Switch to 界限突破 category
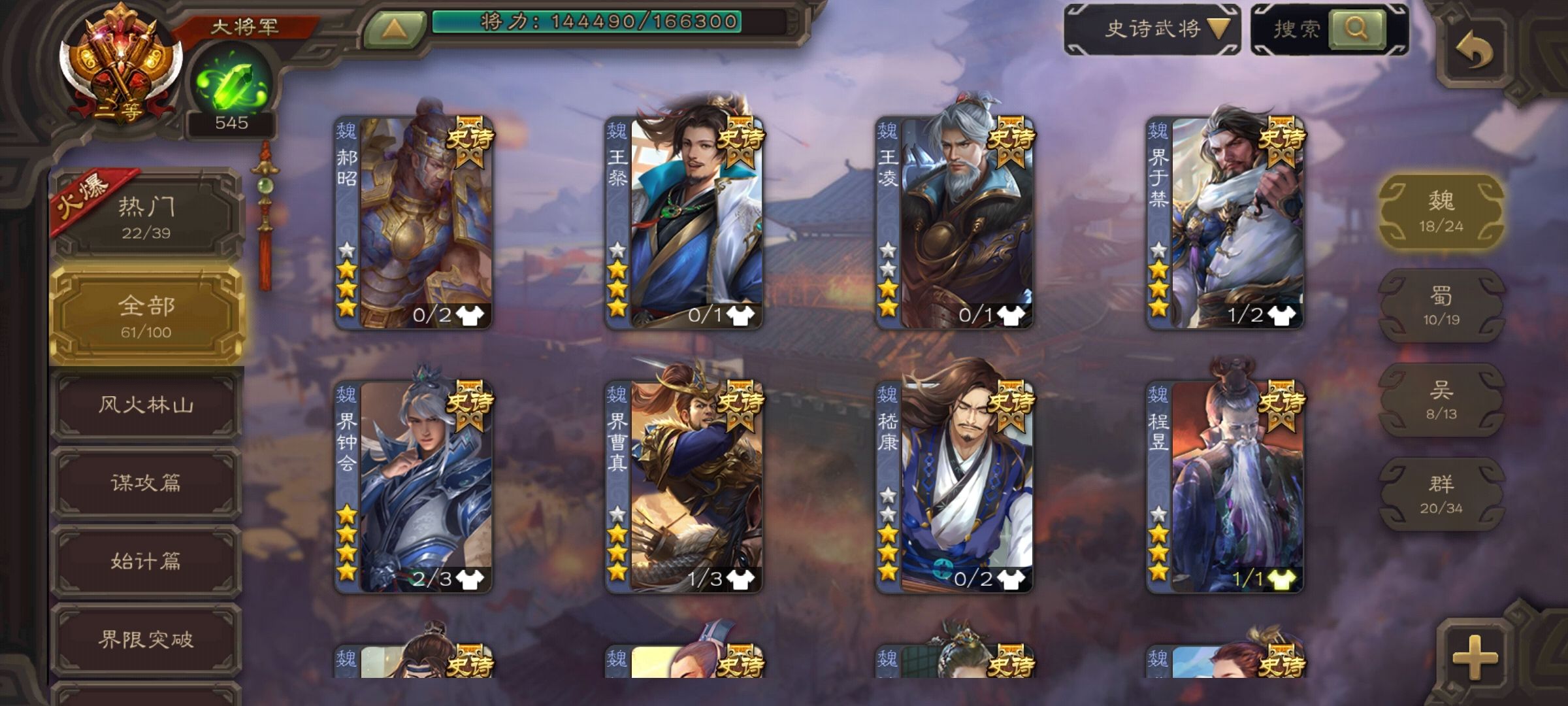Screen dimensions: 1568x706 tap(146, 639)
